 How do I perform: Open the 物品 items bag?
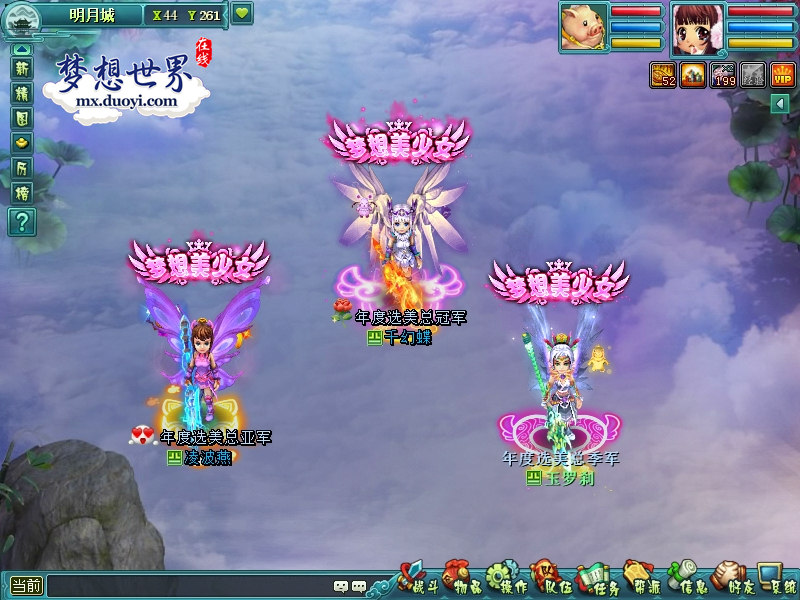(456, 580)
